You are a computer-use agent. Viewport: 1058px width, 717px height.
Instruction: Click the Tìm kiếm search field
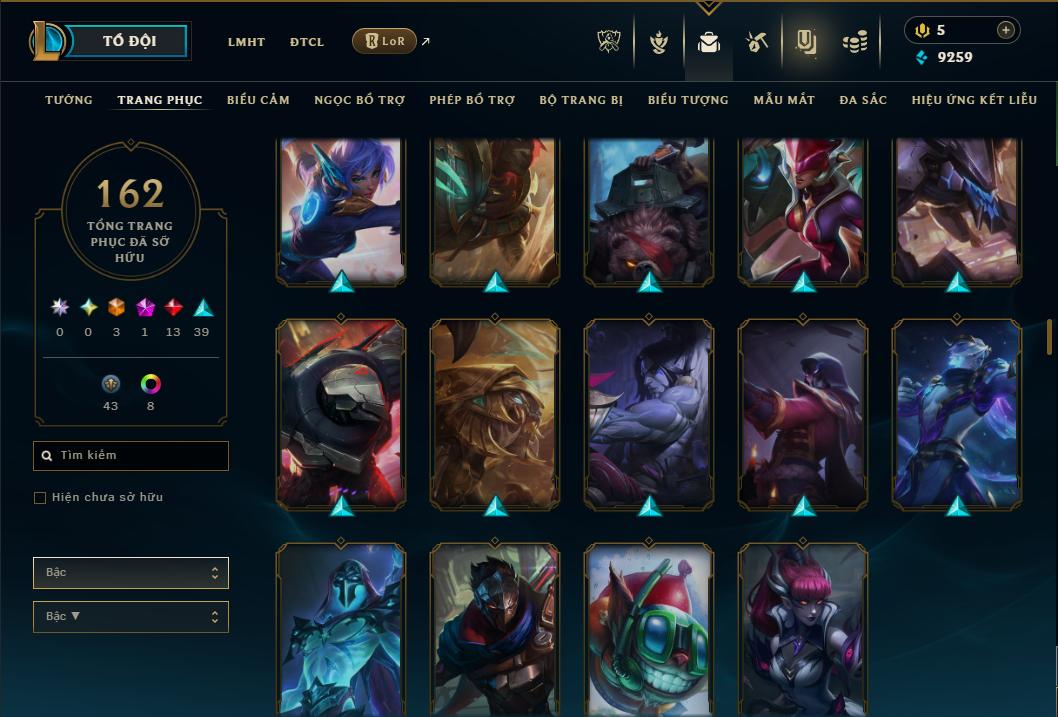point(131,456)
